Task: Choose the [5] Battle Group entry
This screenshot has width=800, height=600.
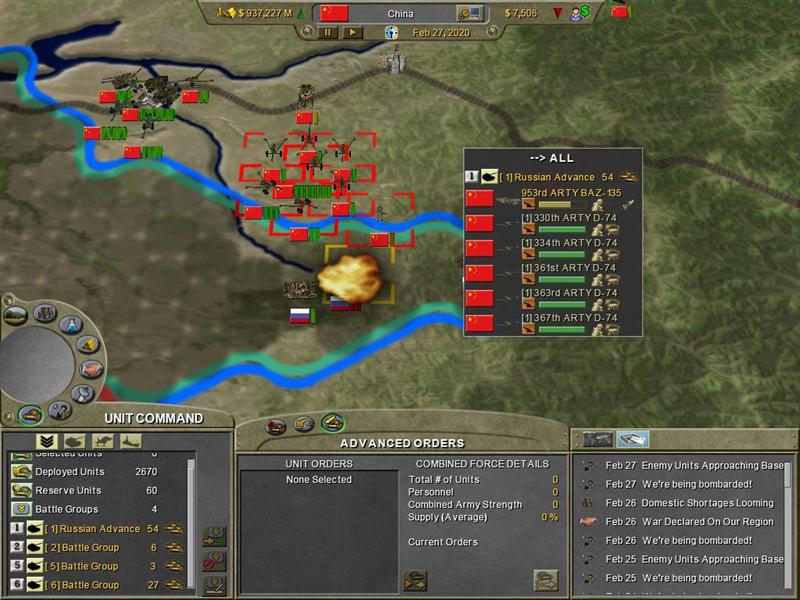Action: pos(90,566)
